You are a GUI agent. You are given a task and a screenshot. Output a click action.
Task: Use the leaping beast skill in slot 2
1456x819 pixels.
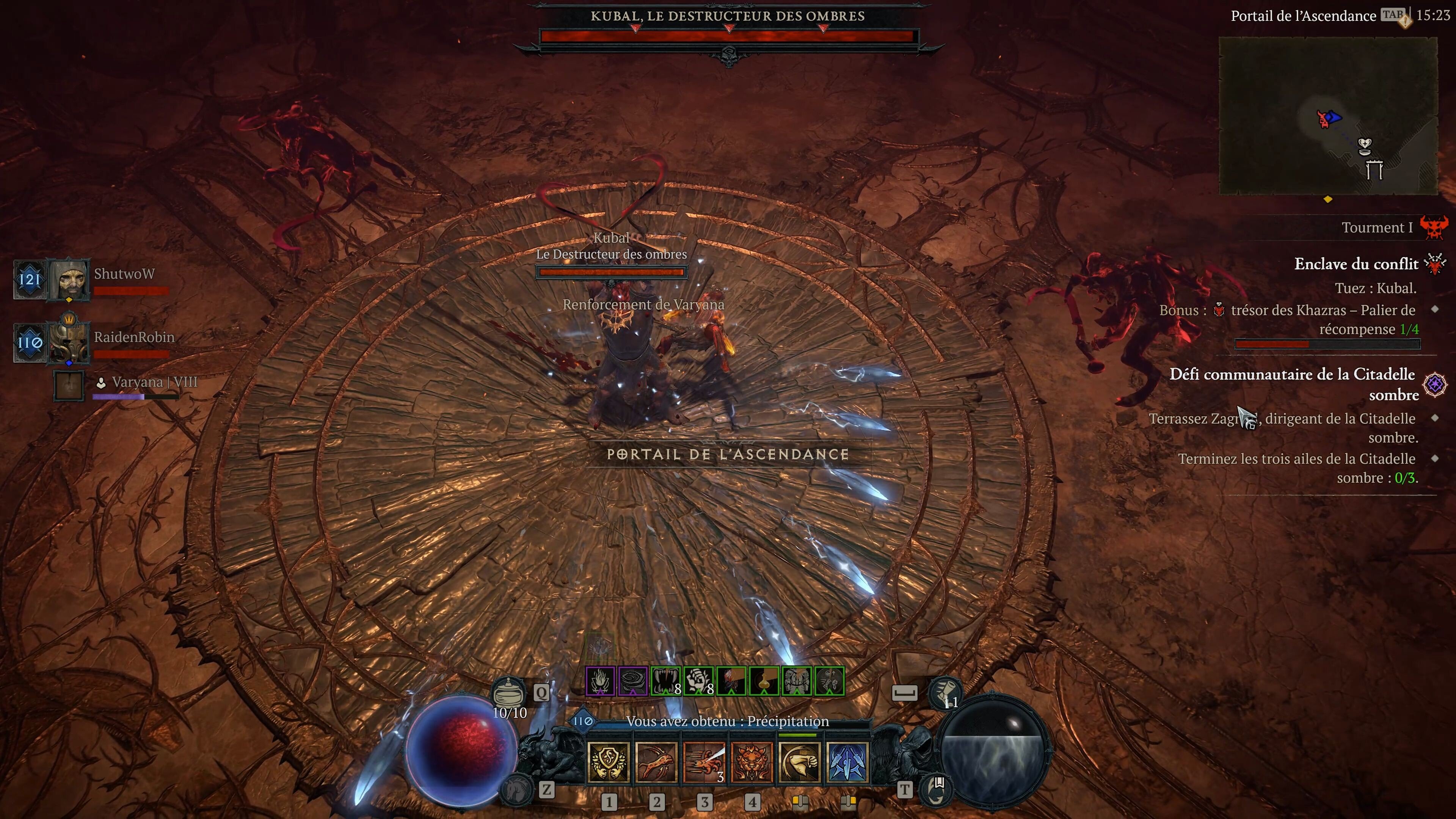pyautogui.click(x=656, y=762)
